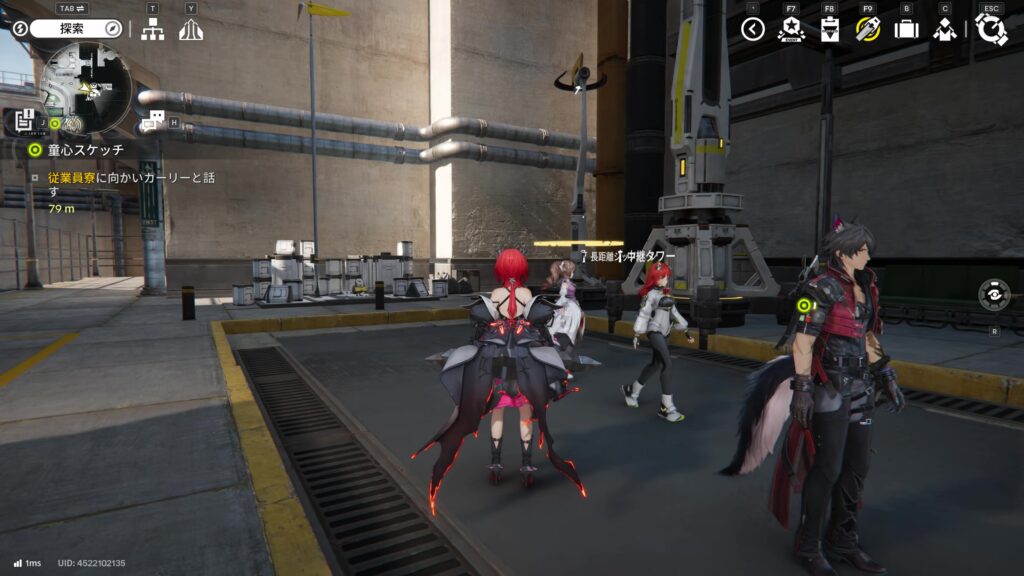
Task: Collapse the top menu with the back arrow
Action: pyautogui.click(x=753, y=29)
